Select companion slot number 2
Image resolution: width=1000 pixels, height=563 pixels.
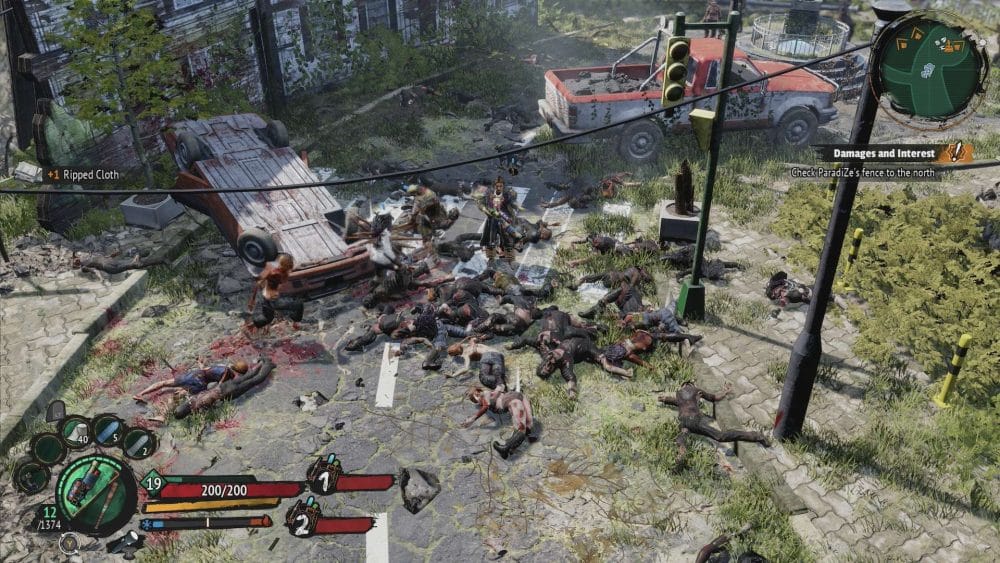pos(303,518)
